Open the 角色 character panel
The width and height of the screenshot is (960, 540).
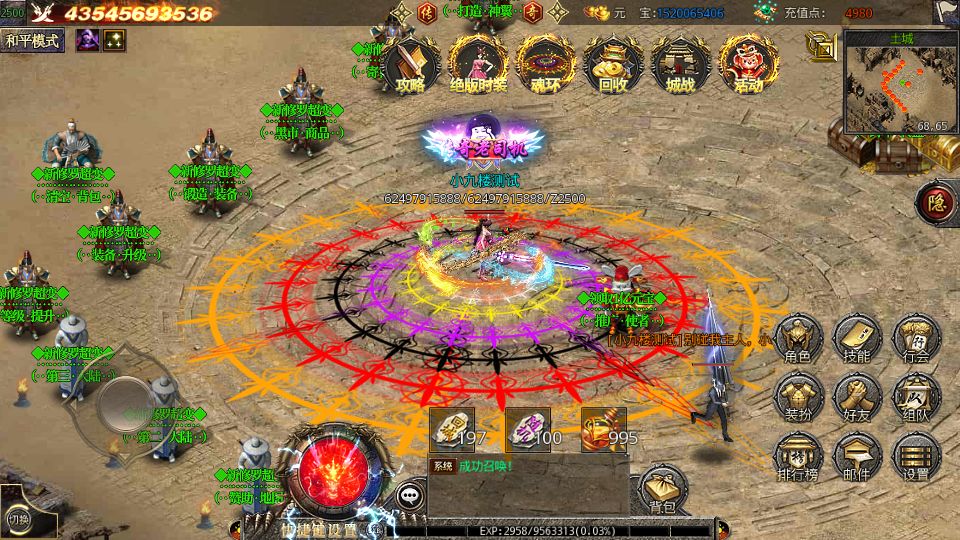(798, 338)
